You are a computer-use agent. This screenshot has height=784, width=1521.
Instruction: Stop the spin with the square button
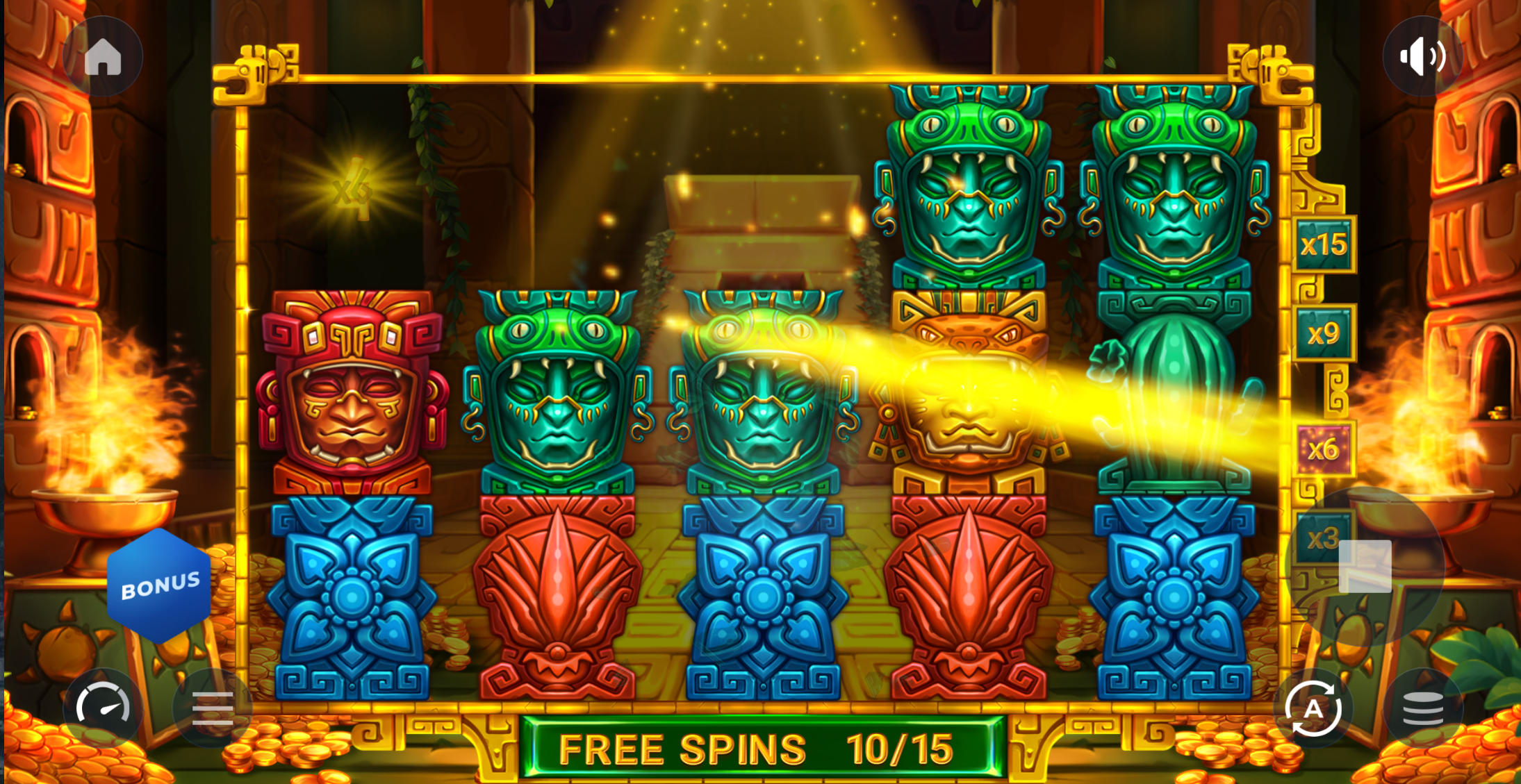pos(1365,567)
